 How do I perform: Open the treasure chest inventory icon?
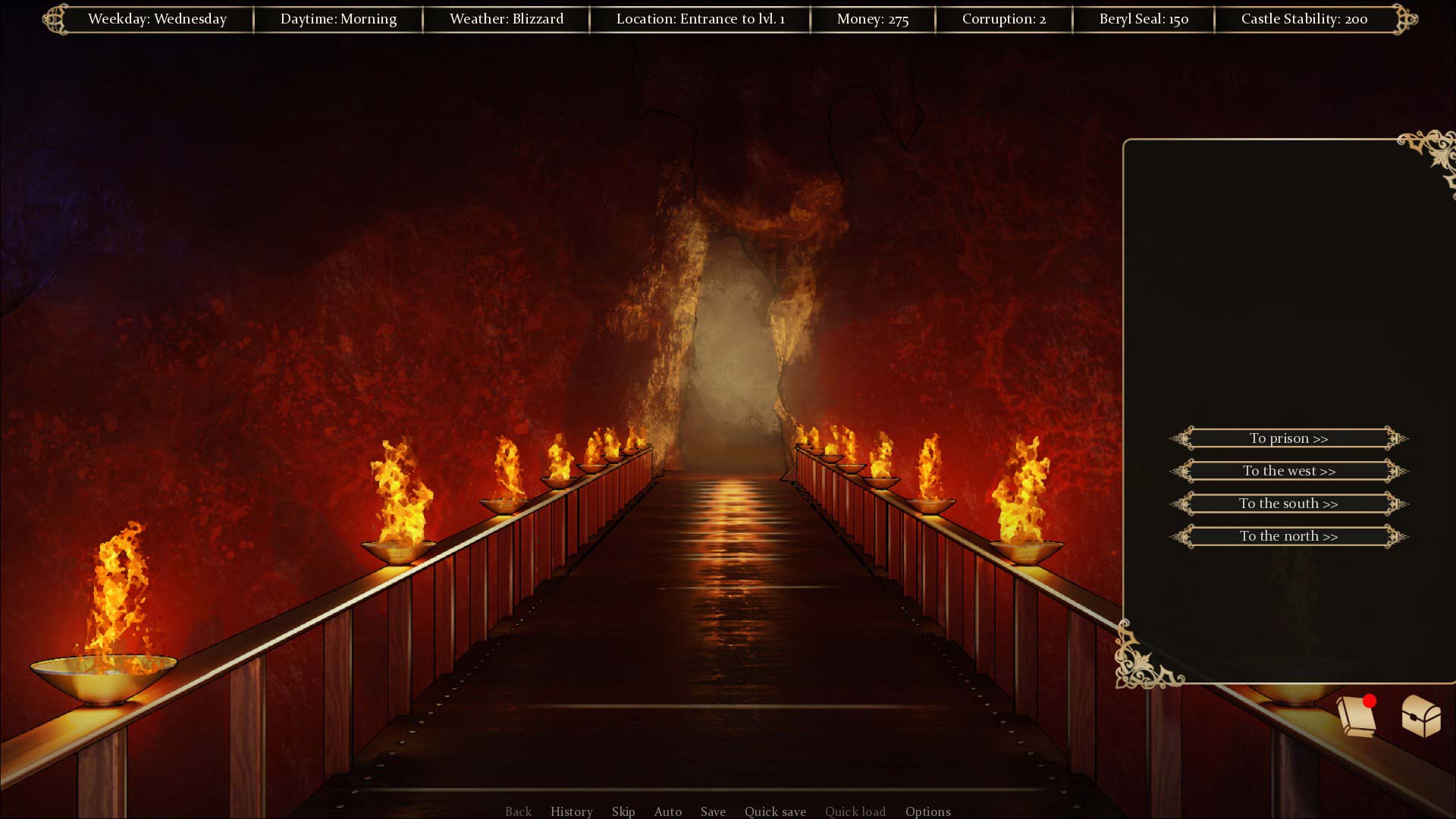point(1420,716)
